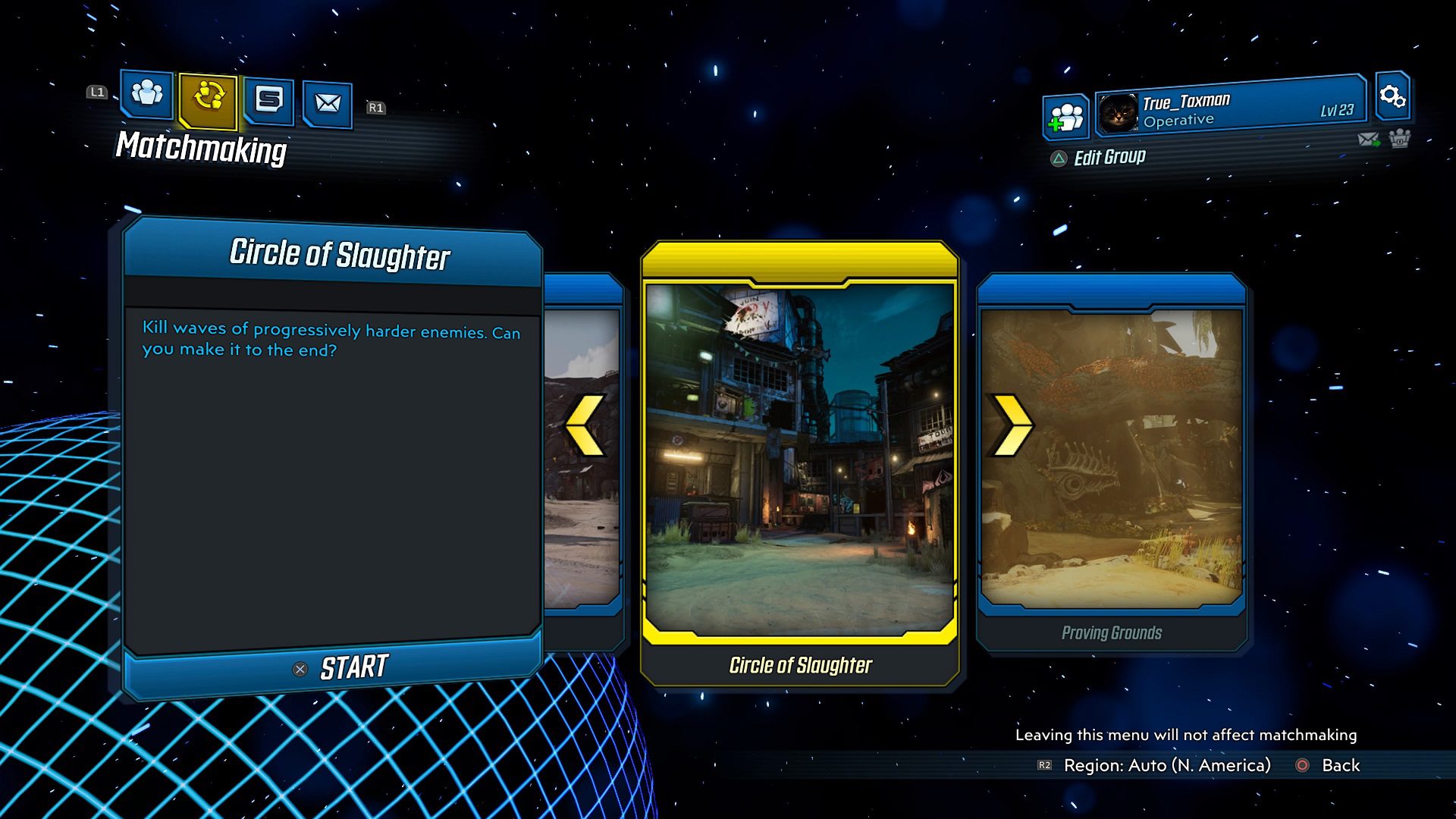Open the mail envelope tab
The width and height of the screenshot is (1456, 819).
tap(328, 103)
